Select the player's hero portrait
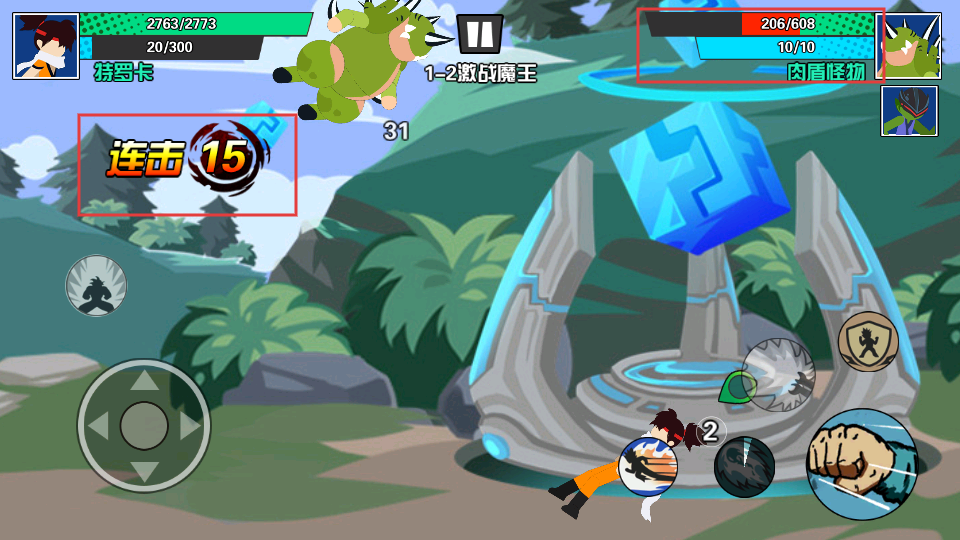960x540 pixels. [x=46, y=46]
